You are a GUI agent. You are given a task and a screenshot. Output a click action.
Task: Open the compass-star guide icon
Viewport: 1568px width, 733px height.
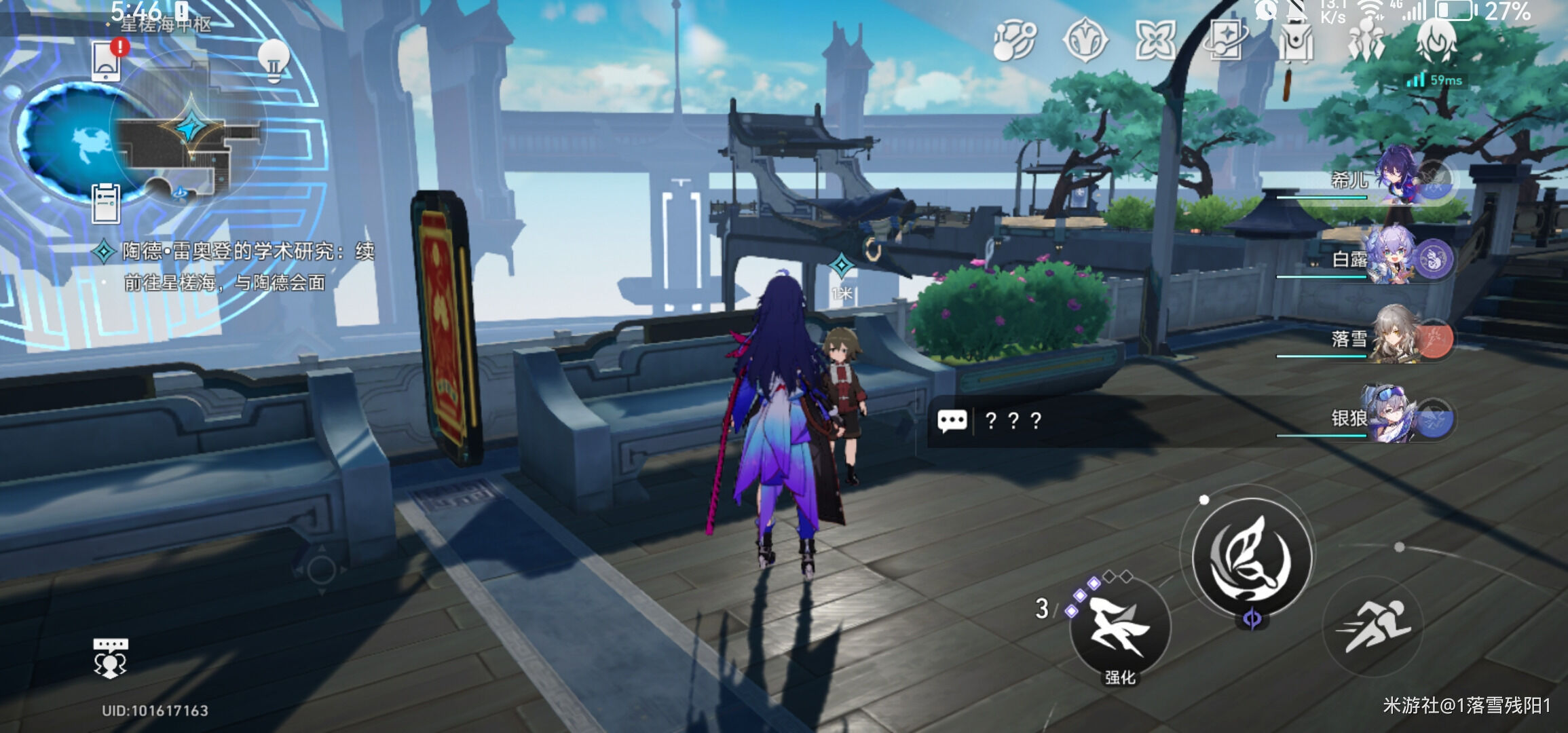click(1085, 41)
